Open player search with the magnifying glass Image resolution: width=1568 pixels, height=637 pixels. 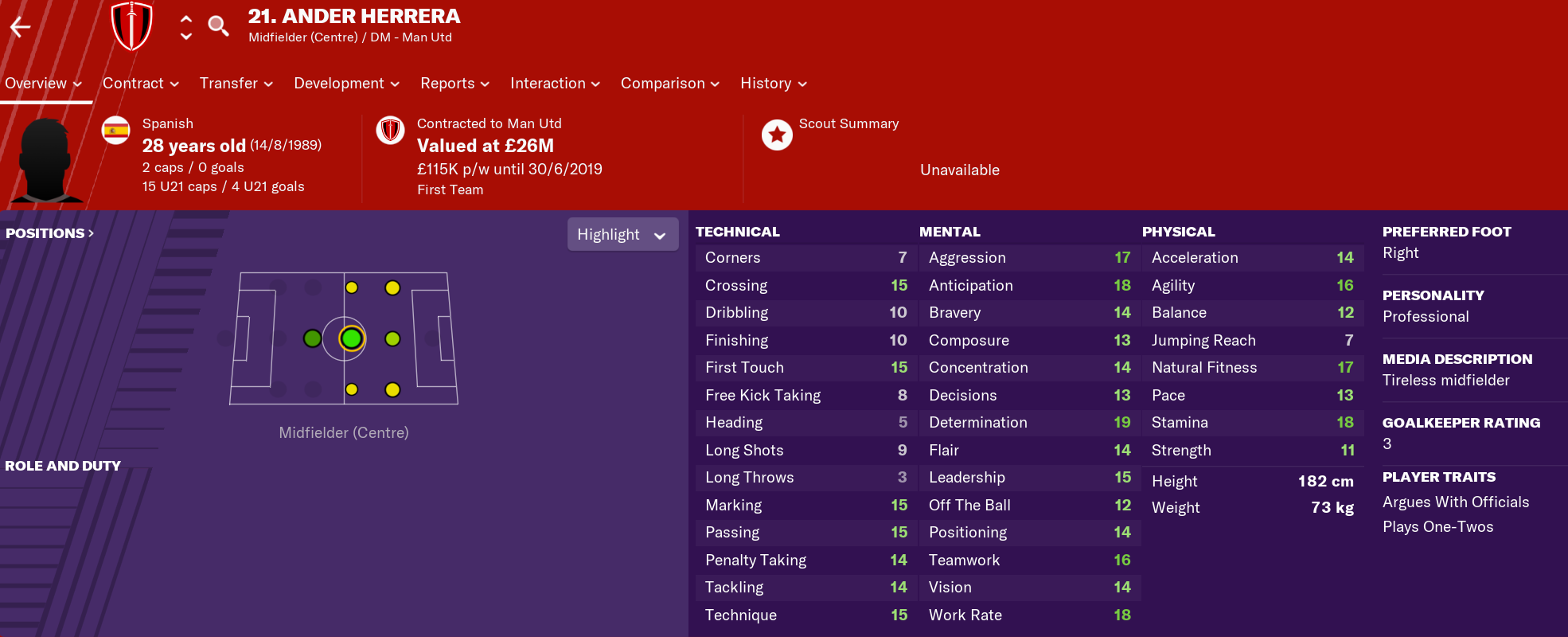[x=218, y=25]
